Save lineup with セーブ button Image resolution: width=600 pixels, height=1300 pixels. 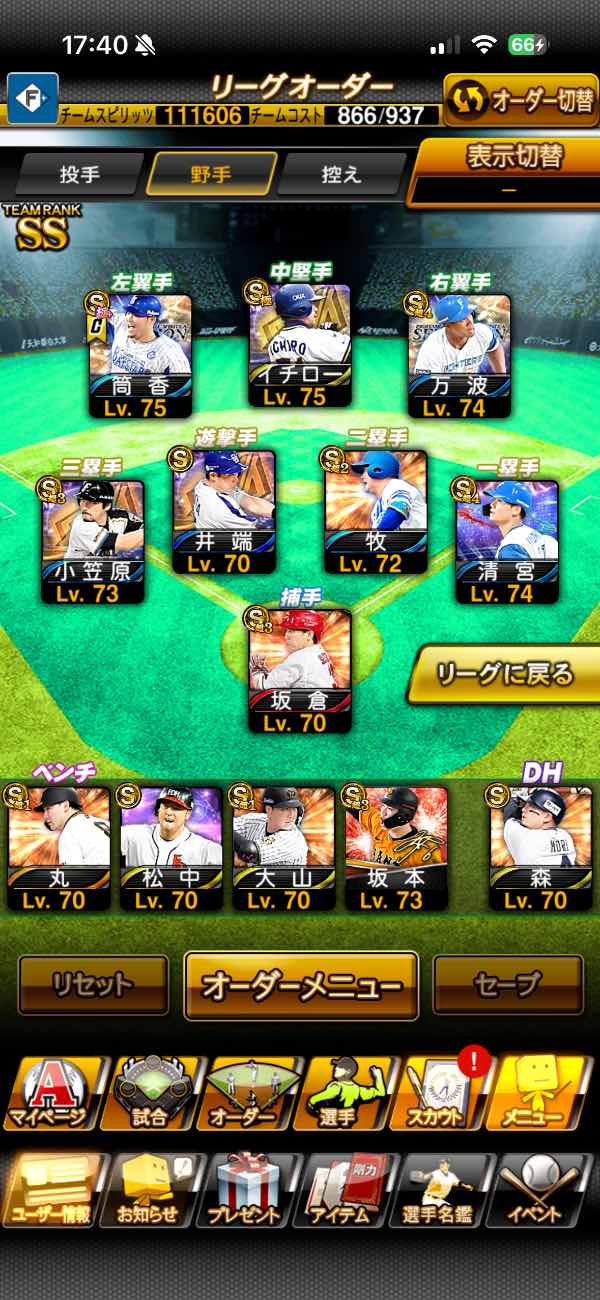click(507, 985)
